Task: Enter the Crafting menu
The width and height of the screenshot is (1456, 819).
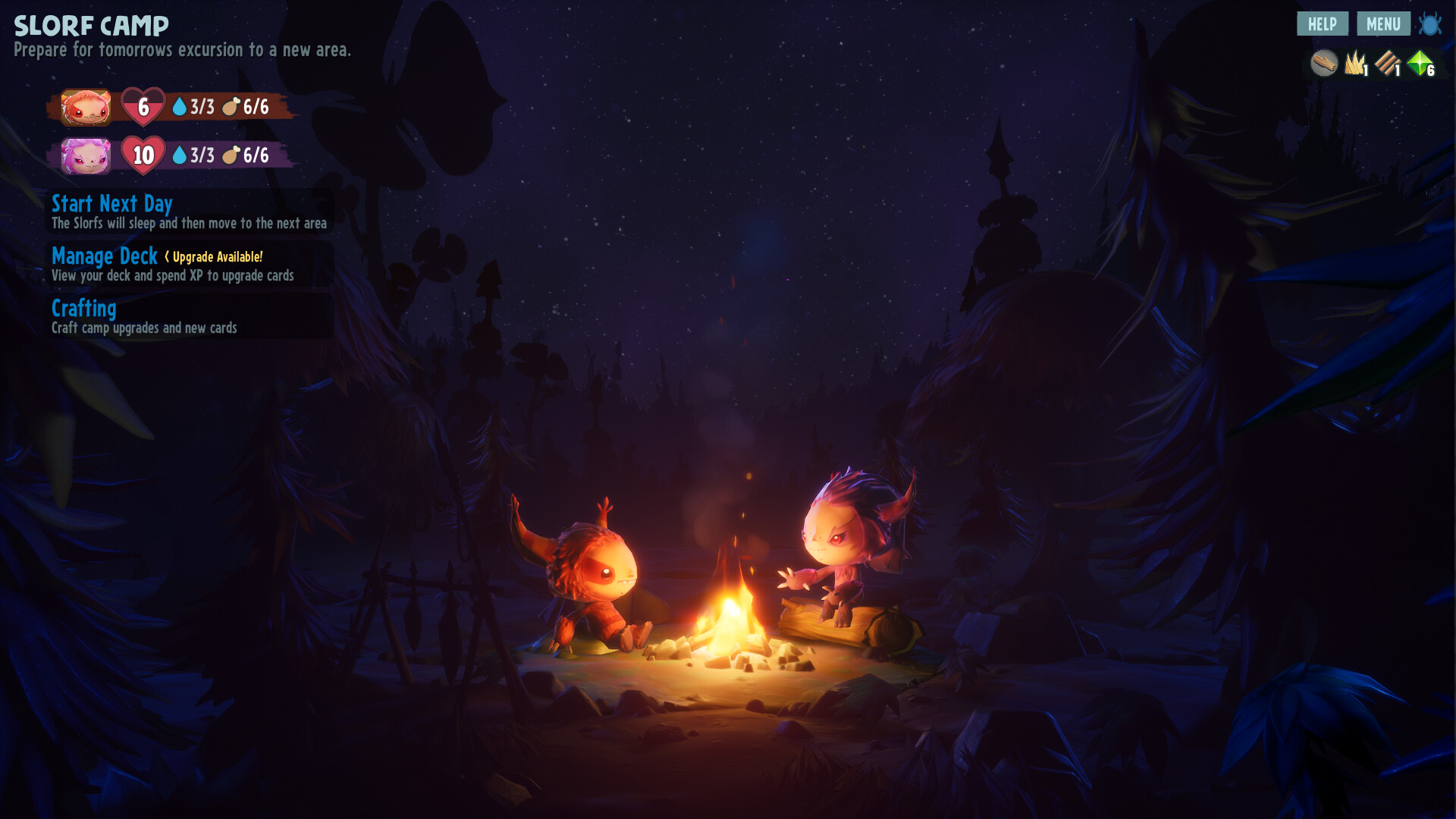Action: [84, 309]
